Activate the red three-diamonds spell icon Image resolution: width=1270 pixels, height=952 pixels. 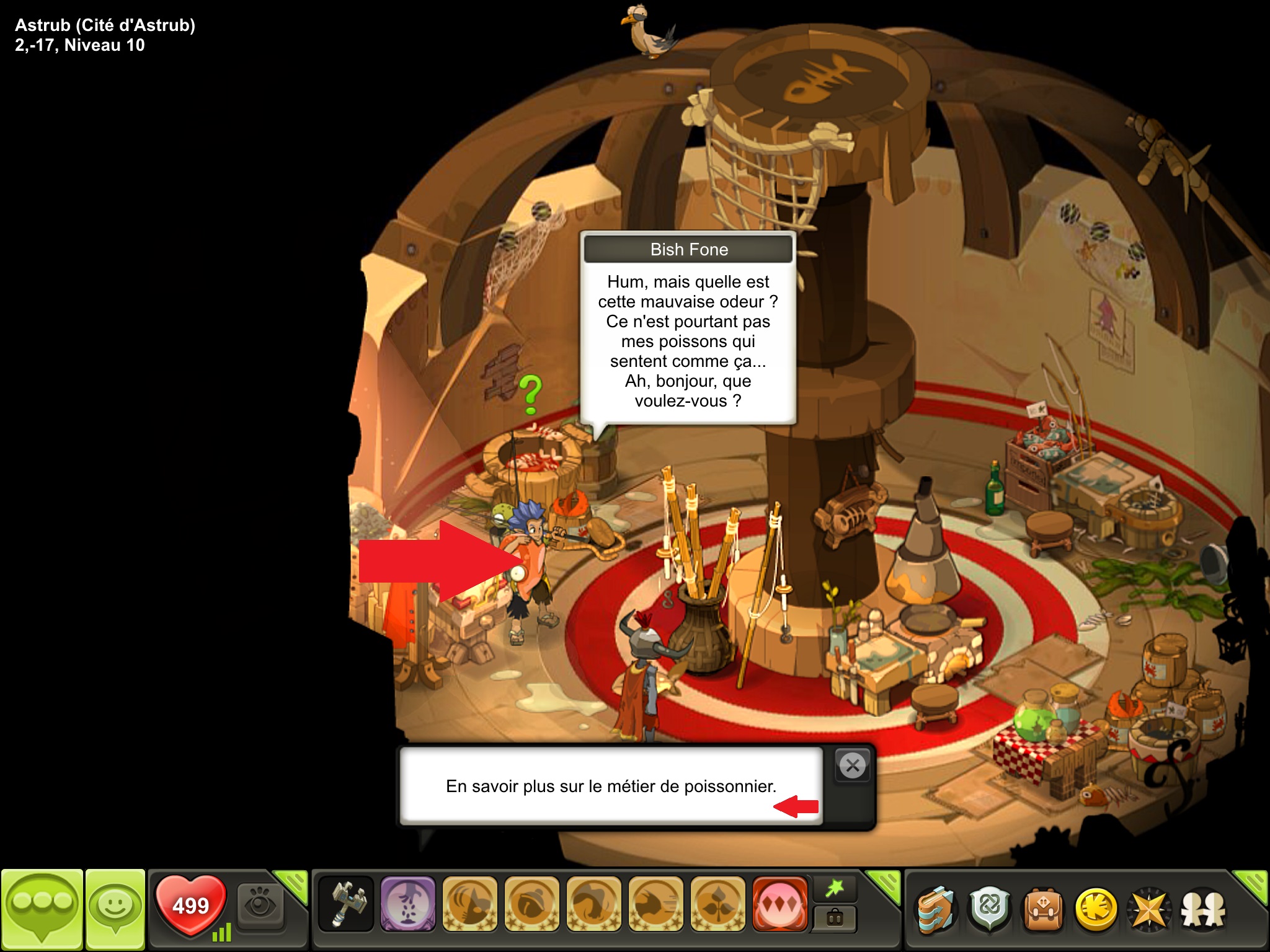pyautogui.click(x=779, y=904)
